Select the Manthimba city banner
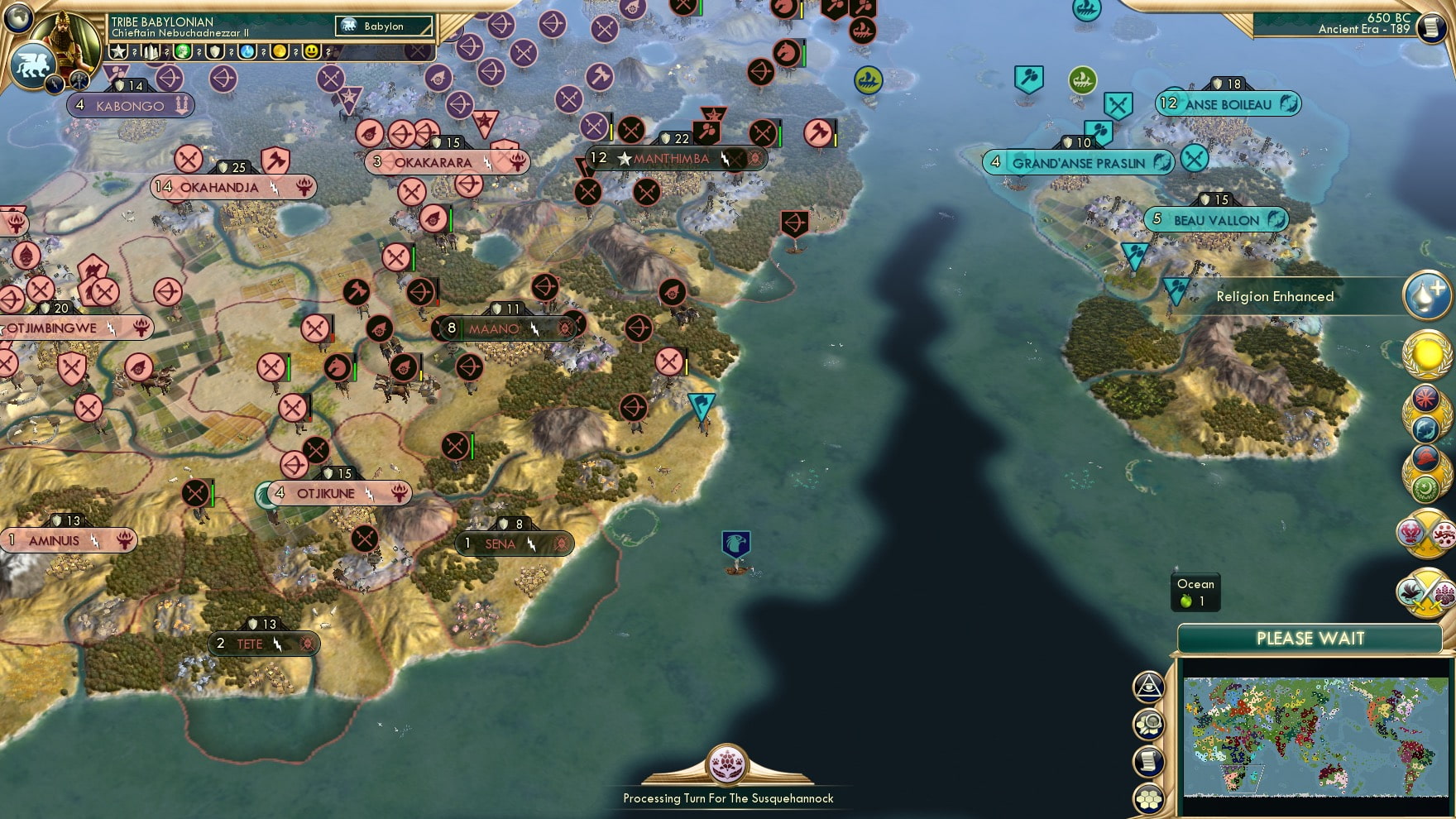 tap(670, 157)
